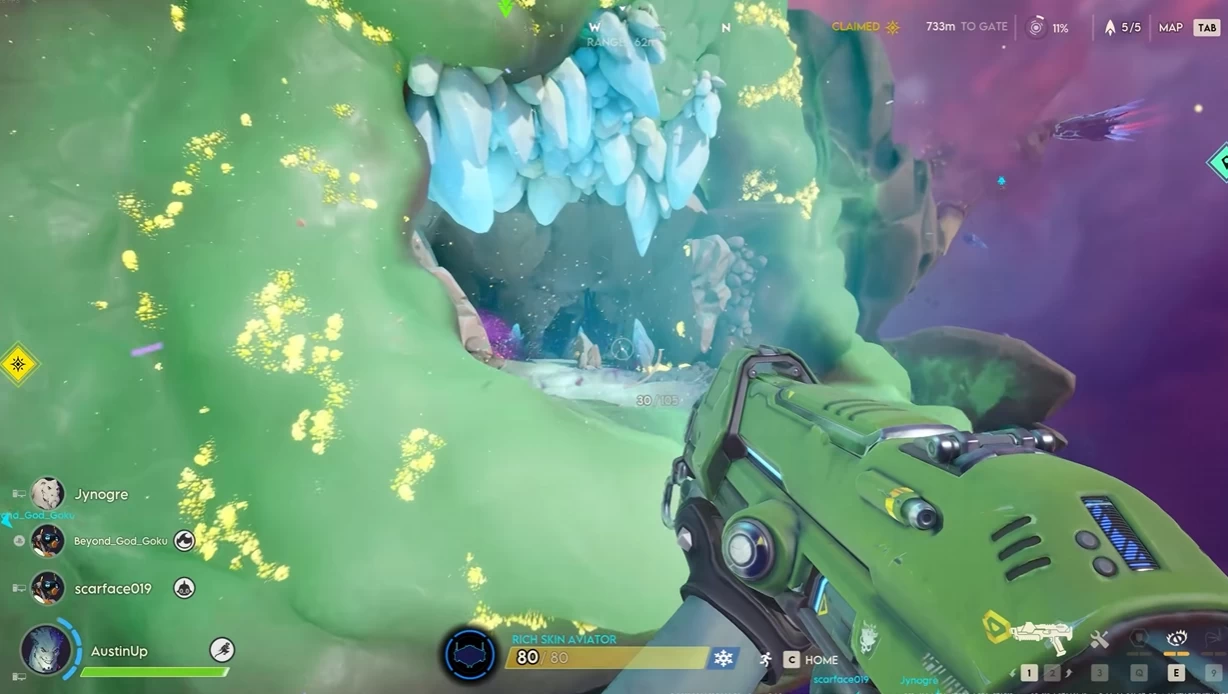Click the green objective marker on the compass
Viewport: 1228px width, 694px height.
506,9
